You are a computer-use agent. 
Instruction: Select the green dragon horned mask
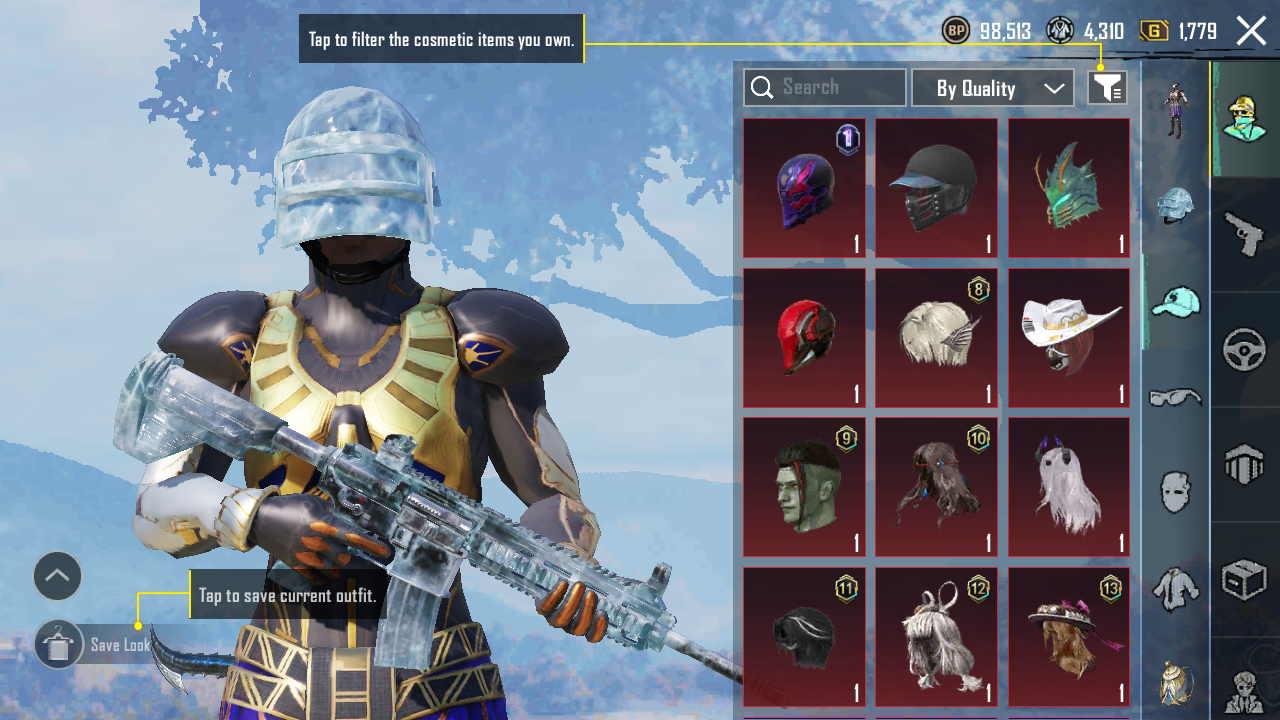[x=1068, y=188]
